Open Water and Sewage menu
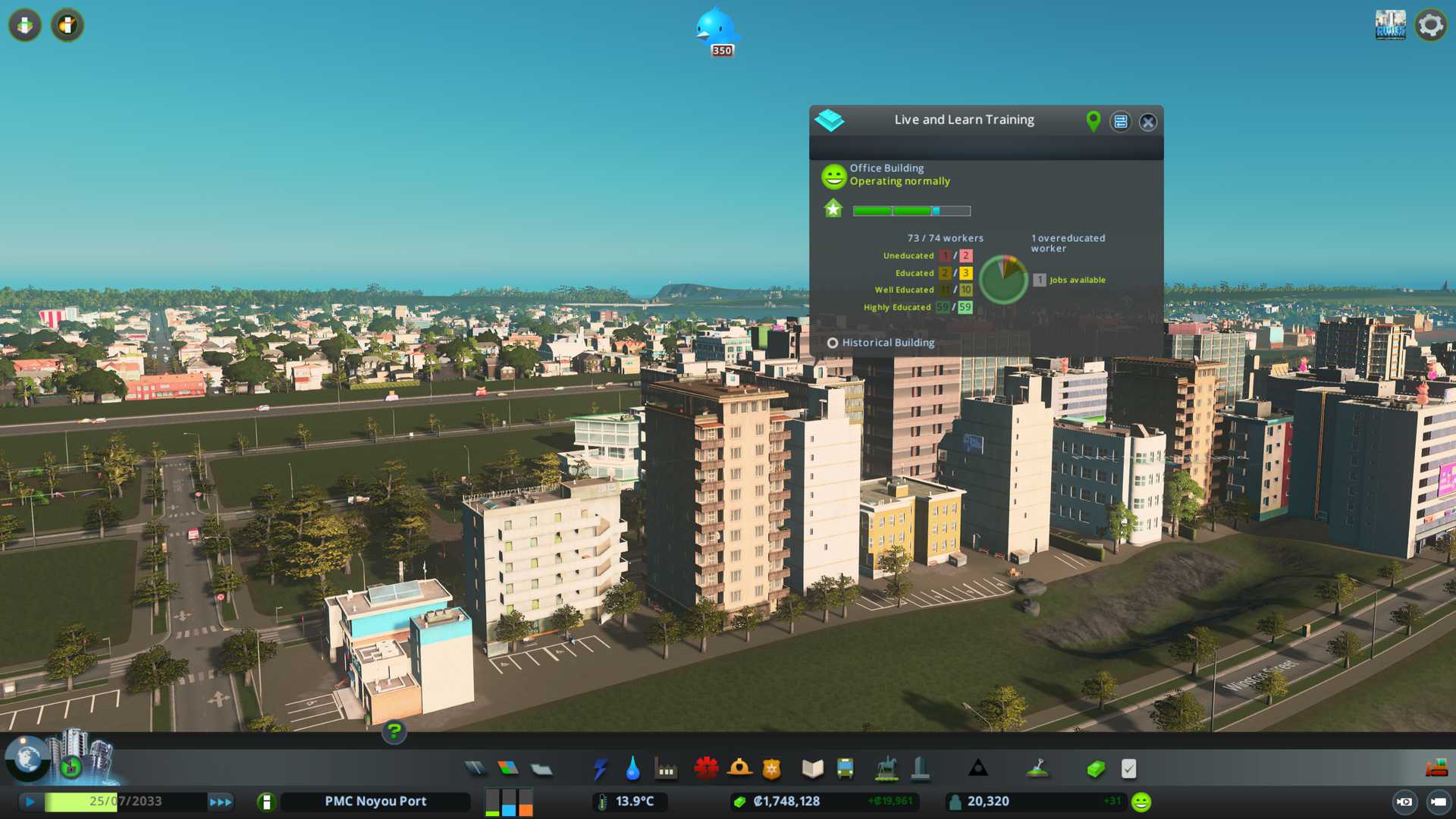1456x819 pixels. click(633, 769)
